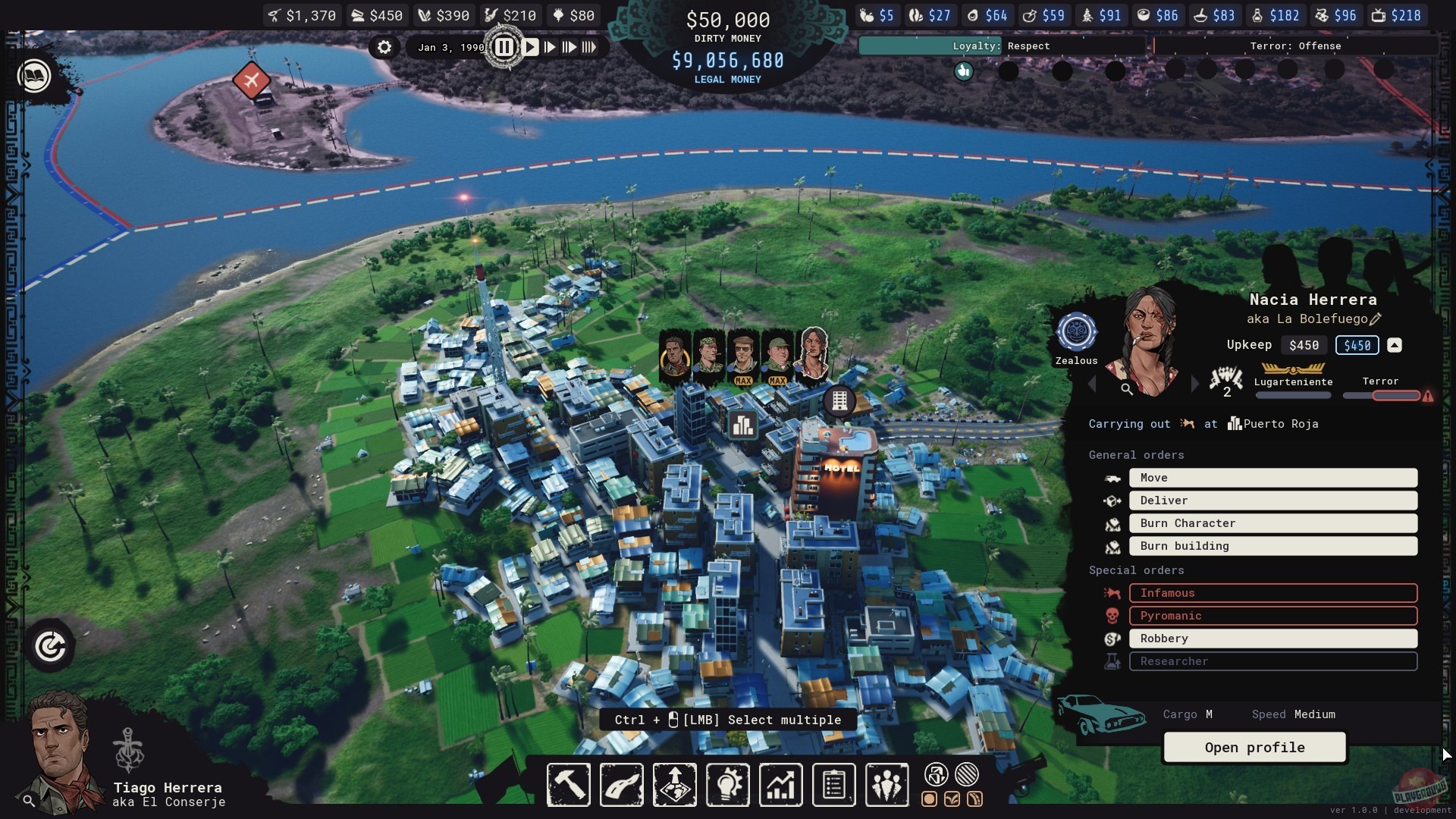Toggle the hatched overlay circle near the toolbar
1456x819 pixels.
coord(967,775)
